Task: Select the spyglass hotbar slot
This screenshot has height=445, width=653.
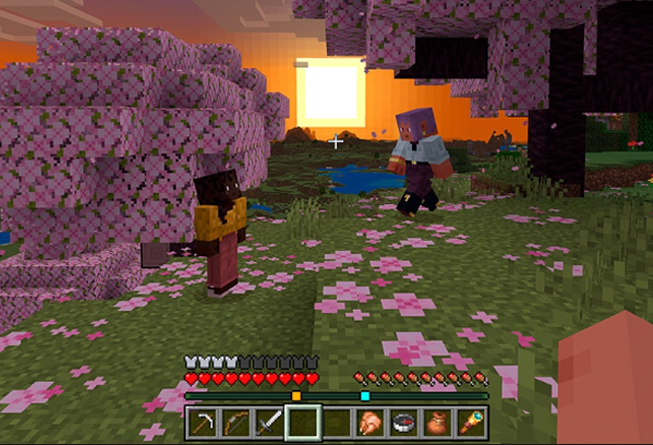Action: tap(471, 423)
